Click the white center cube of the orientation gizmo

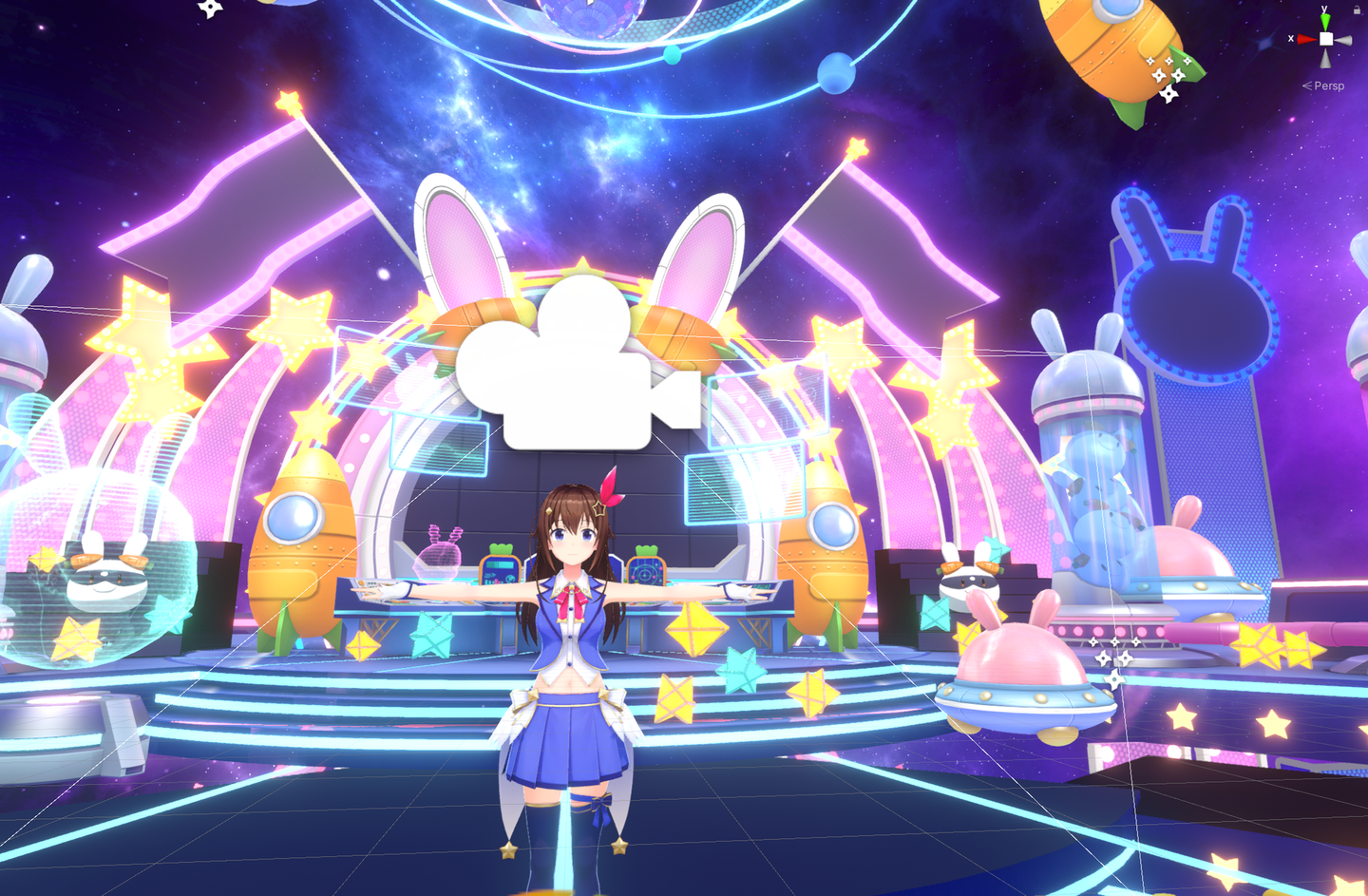tap(1326, 39)
